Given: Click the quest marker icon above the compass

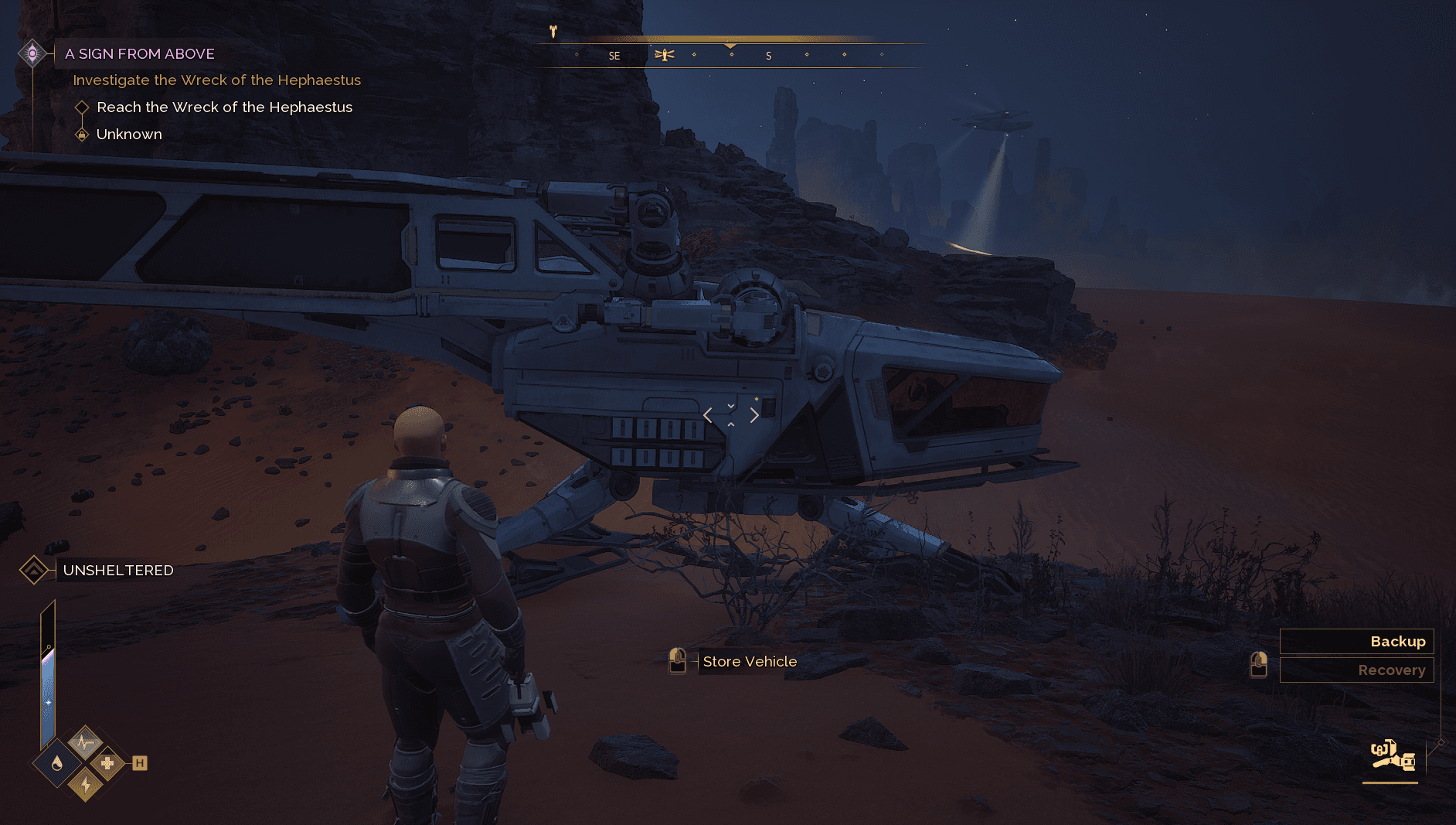Looking at the screenshot, I should pyautogui.click(x=553, y=31).
